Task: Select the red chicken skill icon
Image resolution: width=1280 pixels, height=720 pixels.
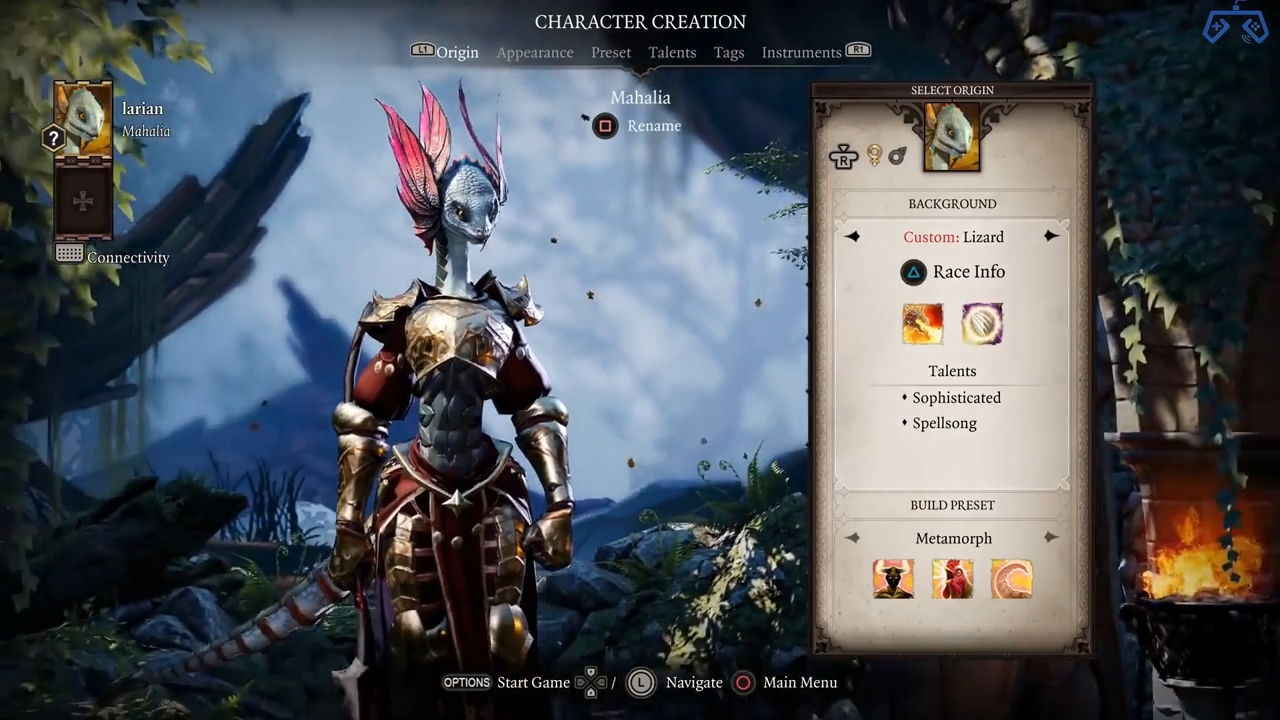Action: [x=952, y=579]
